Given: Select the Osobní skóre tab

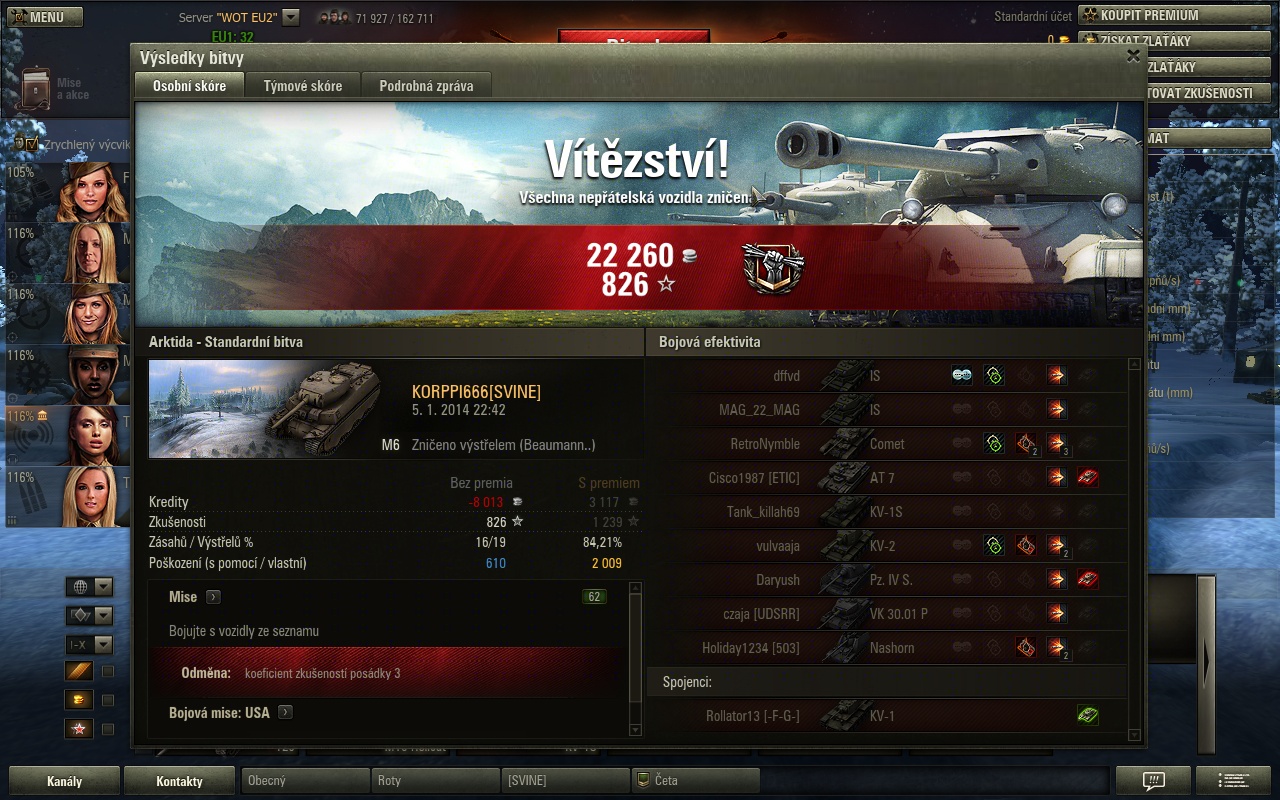Looking at the screenshot, I should tap(189, 86).
